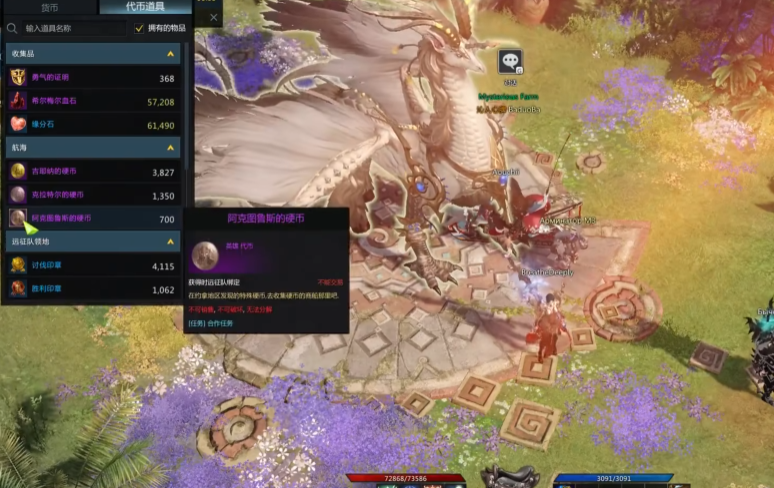Select the 代币道具 token items tab
This screenshot has width=774, height=488.
click(x=145, y=7)
